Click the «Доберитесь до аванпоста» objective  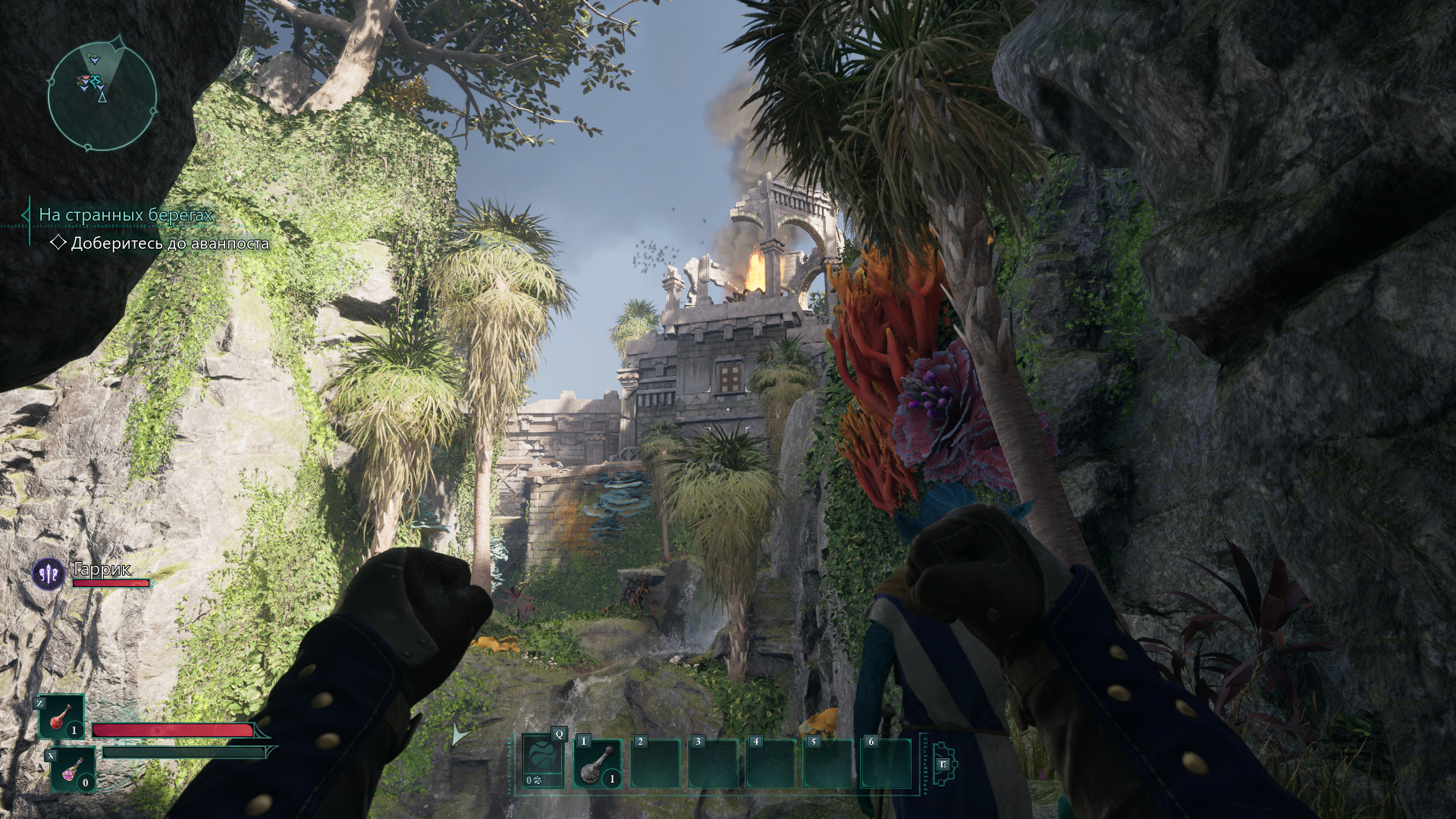[x=169, y=243]
